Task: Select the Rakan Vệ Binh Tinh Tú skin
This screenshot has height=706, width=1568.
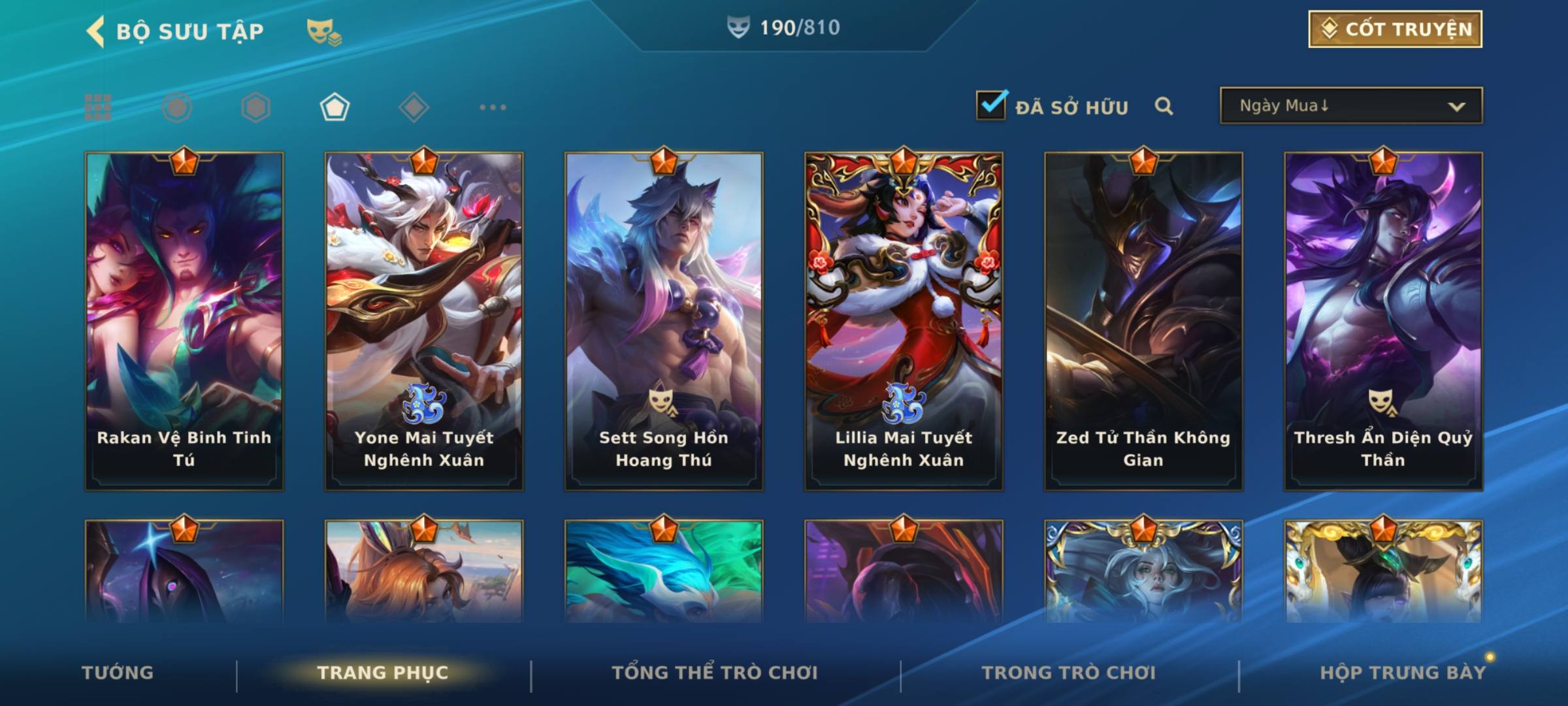Action: pyautogui.click(x=184, y=321)
